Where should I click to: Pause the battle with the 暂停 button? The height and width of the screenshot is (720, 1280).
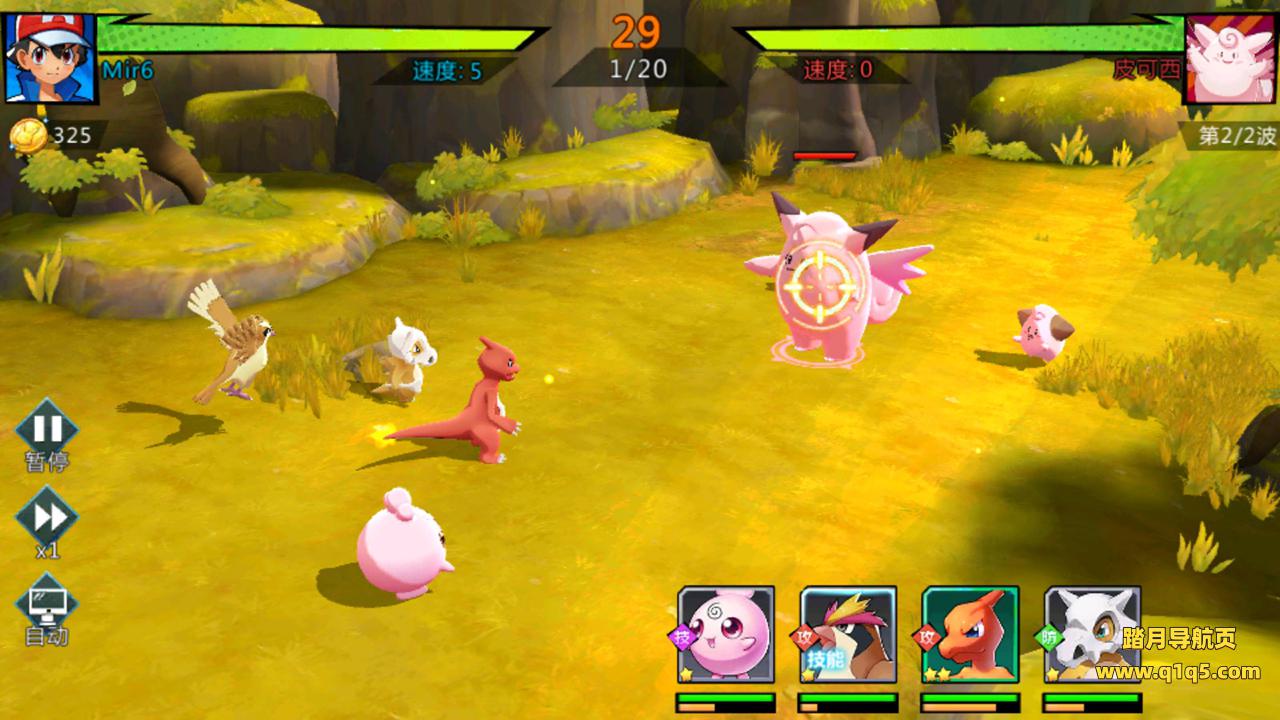(x=47, y=430)
